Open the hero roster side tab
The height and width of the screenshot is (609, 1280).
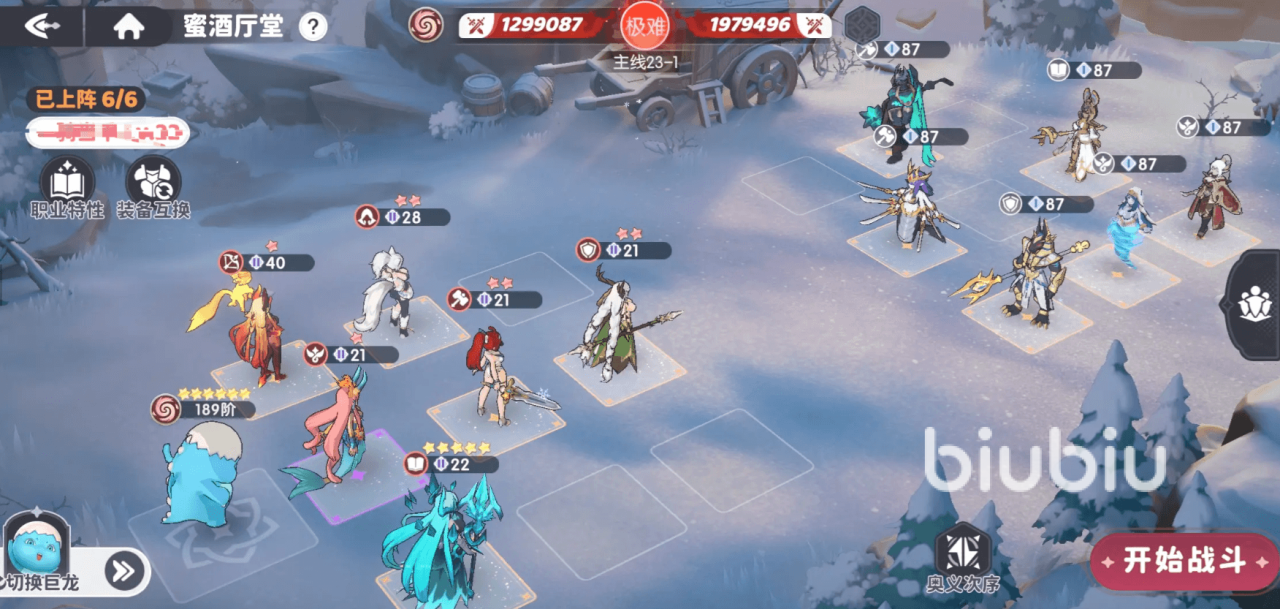point(1255,304)
